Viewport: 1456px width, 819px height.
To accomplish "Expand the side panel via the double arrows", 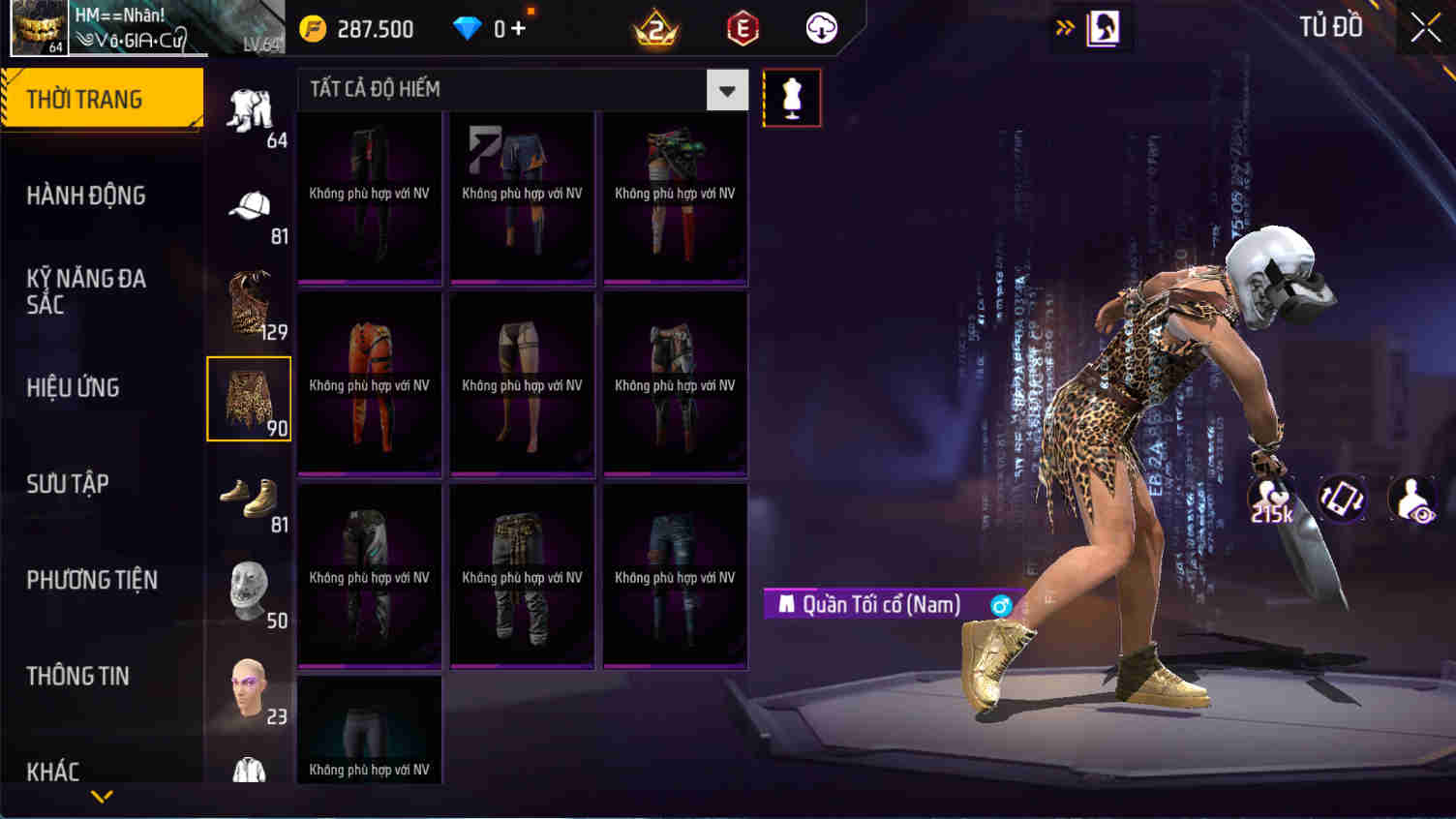I will point(1066,28).
